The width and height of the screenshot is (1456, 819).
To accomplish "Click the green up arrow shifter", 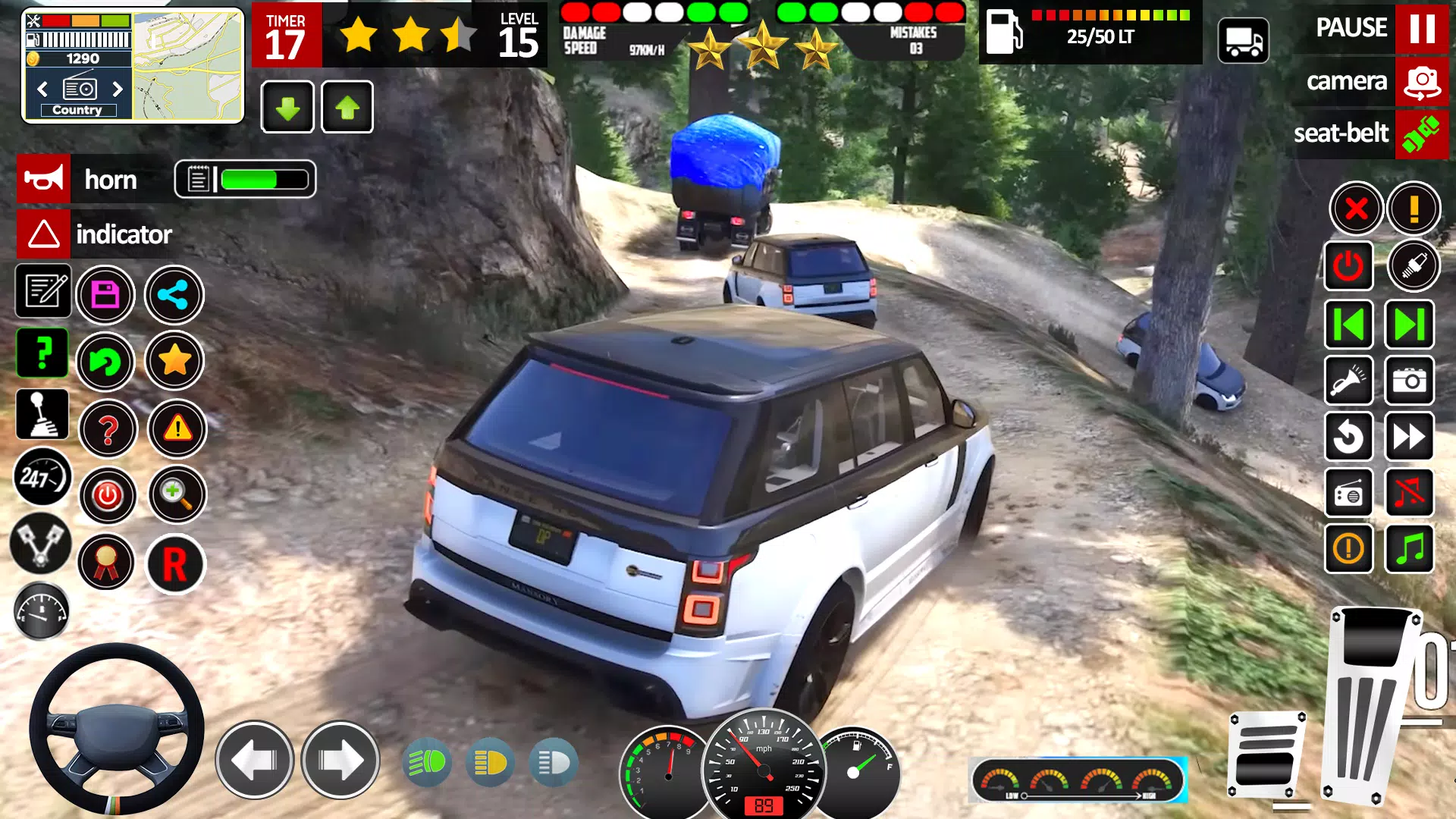I will 347,107.
